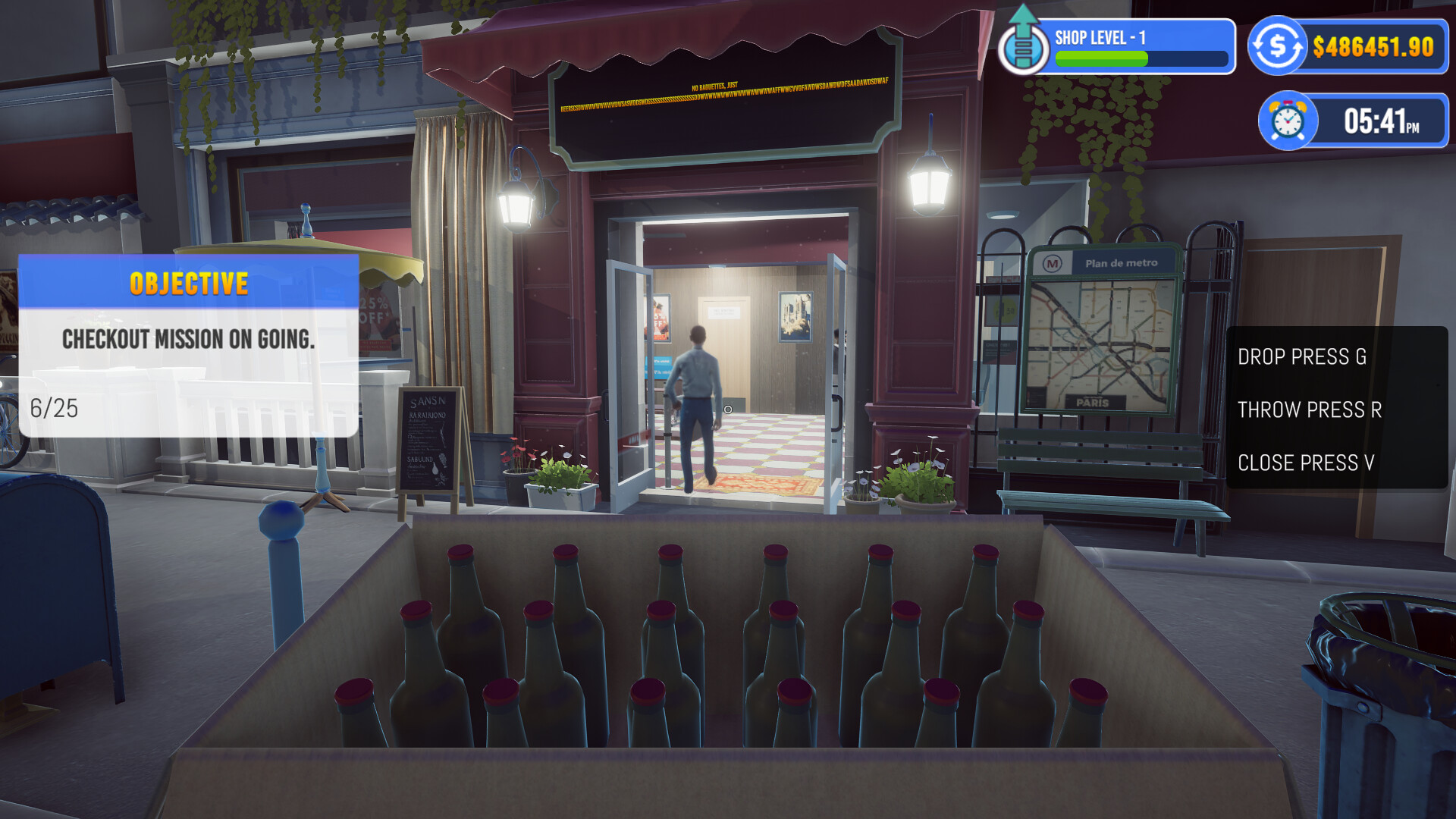Click the $486451.90 balance display
The image size is (1456, 819).
pos(1373,45)
